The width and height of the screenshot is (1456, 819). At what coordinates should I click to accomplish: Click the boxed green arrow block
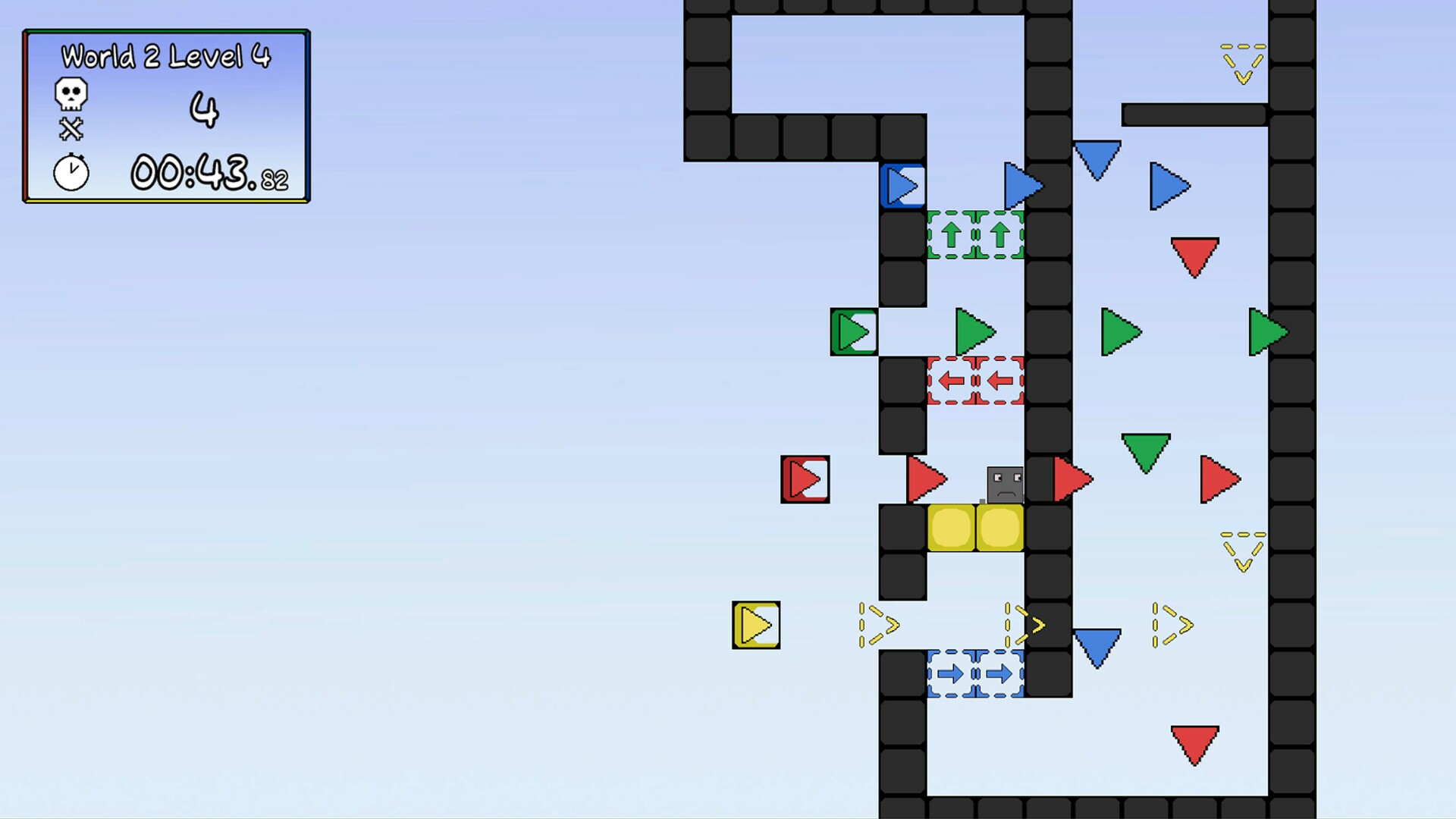pos(854,331)
